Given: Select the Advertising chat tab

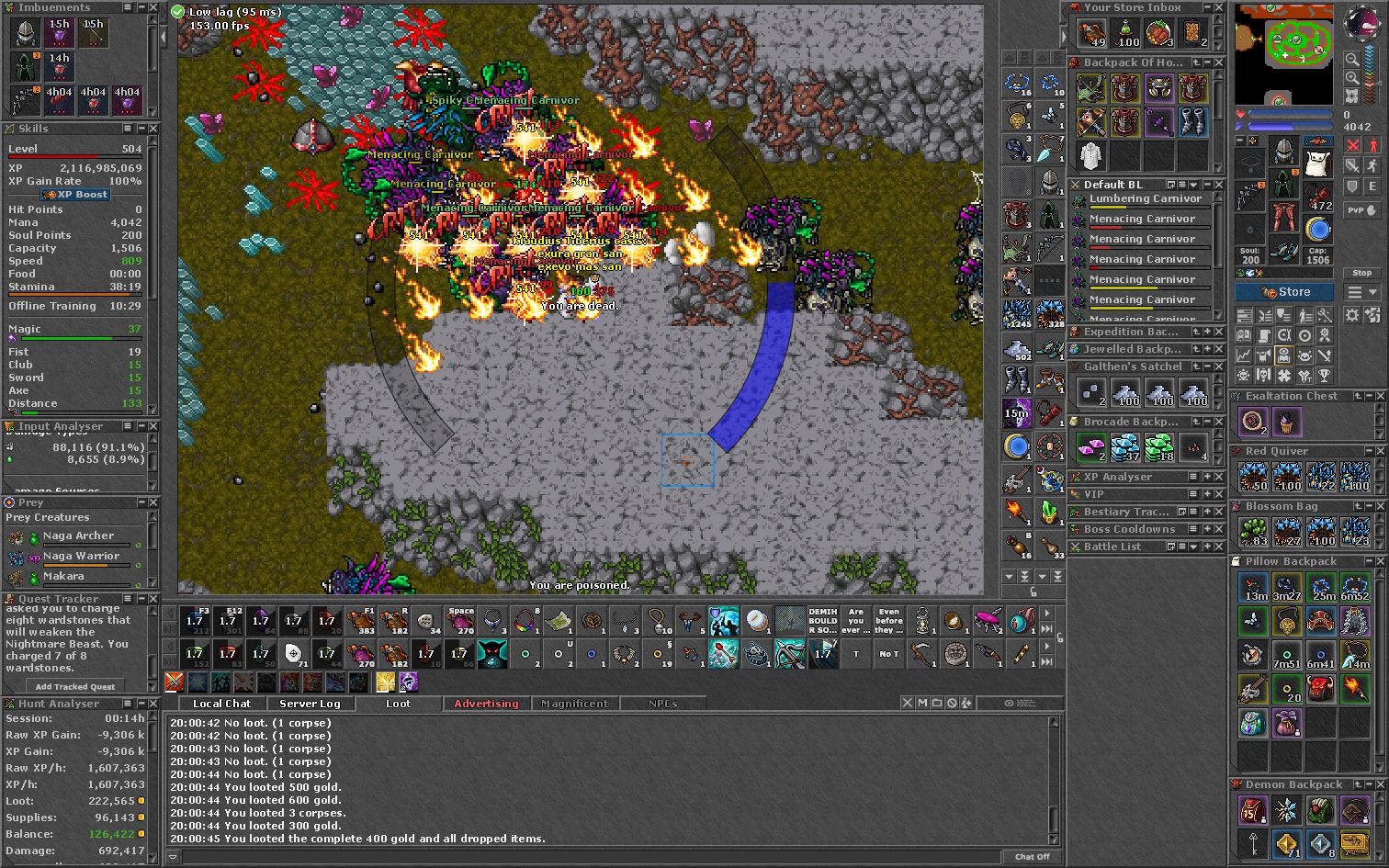Looking at the screenshot, I should pos(486,704).
